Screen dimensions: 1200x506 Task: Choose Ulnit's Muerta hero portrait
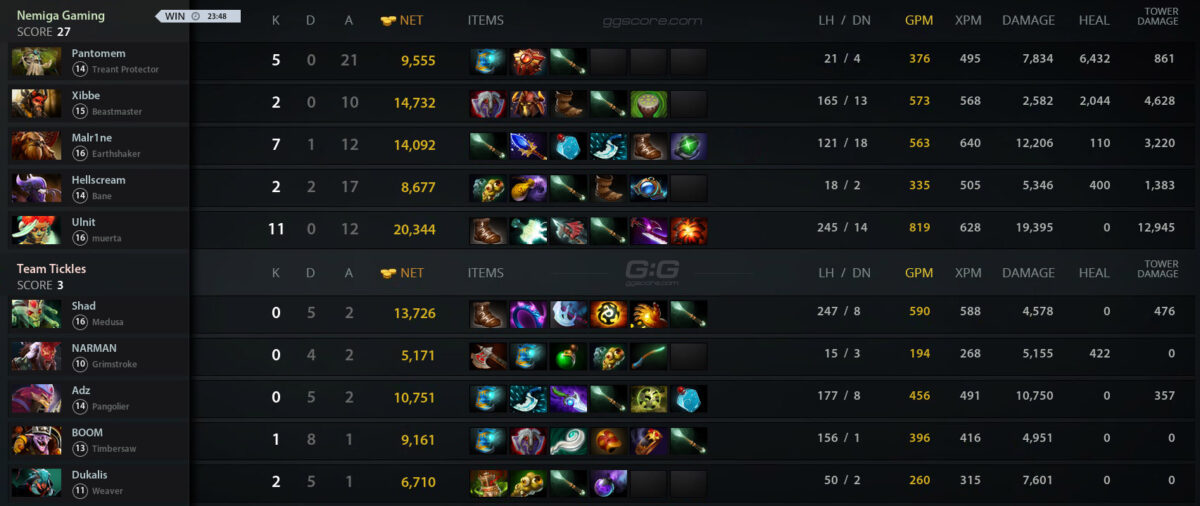click(36, 230)
